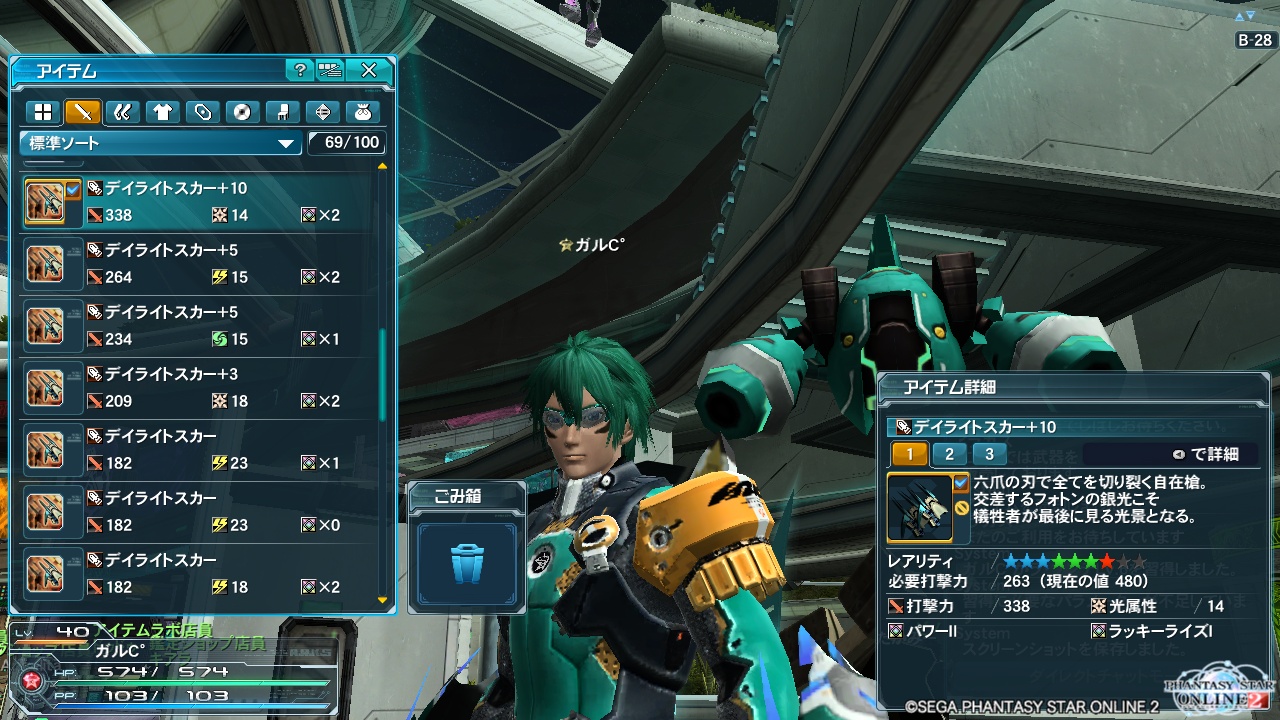Close the アイテム item window
This screenshot has width=1280, height=720.
coord(369,70)
